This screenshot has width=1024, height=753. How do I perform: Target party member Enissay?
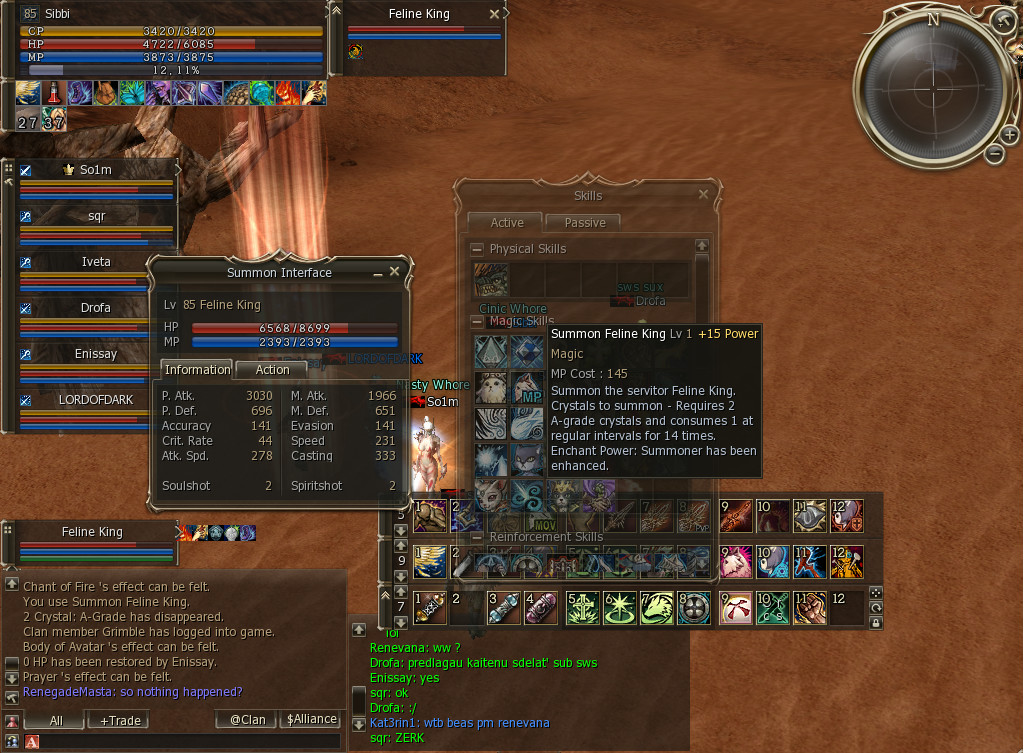(96, 353)
